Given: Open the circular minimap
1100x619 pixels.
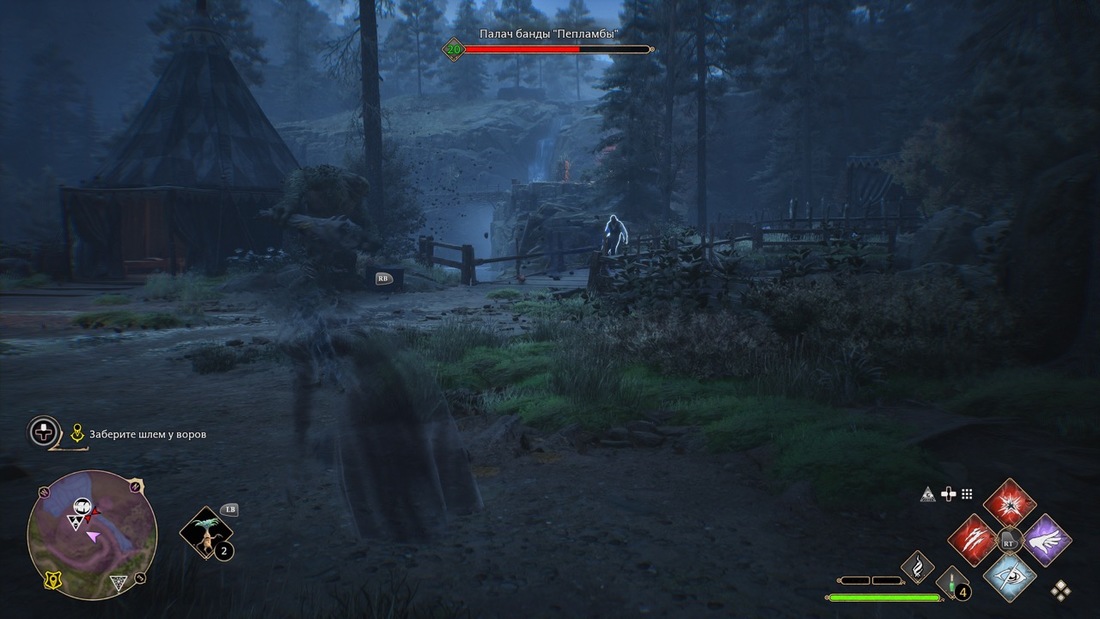Looking at the screenshot, I should coord(92,535).
